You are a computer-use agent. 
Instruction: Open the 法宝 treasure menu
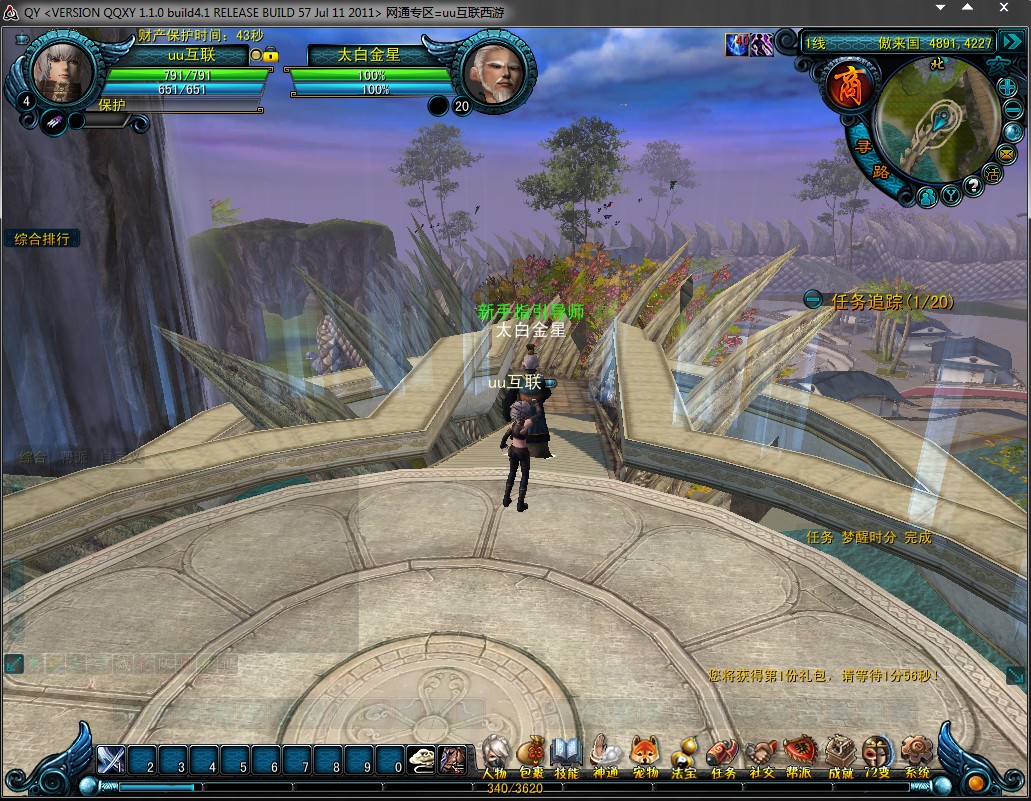tap(683, 755)
